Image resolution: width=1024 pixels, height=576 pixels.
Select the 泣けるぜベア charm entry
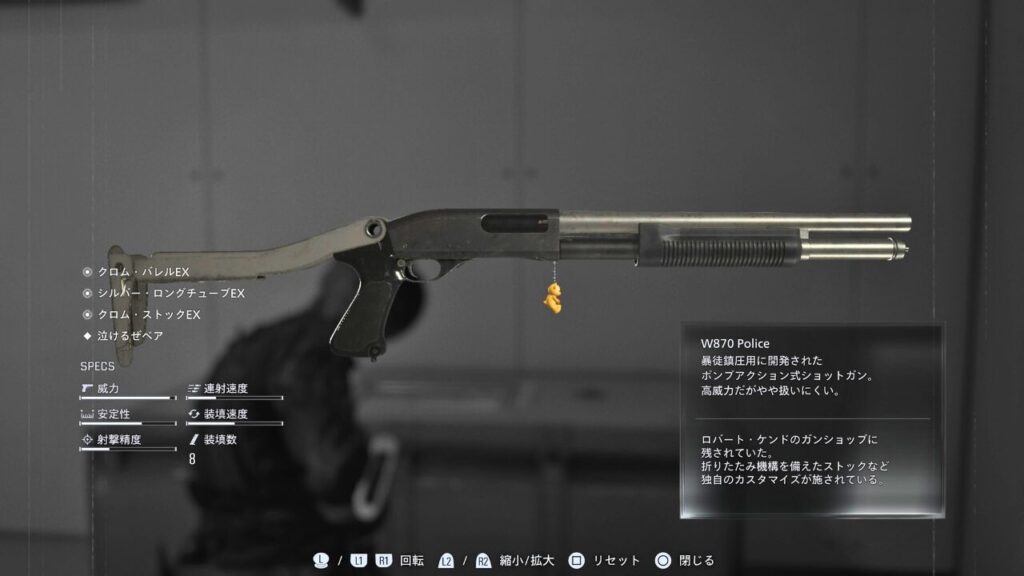coord(130,336)
